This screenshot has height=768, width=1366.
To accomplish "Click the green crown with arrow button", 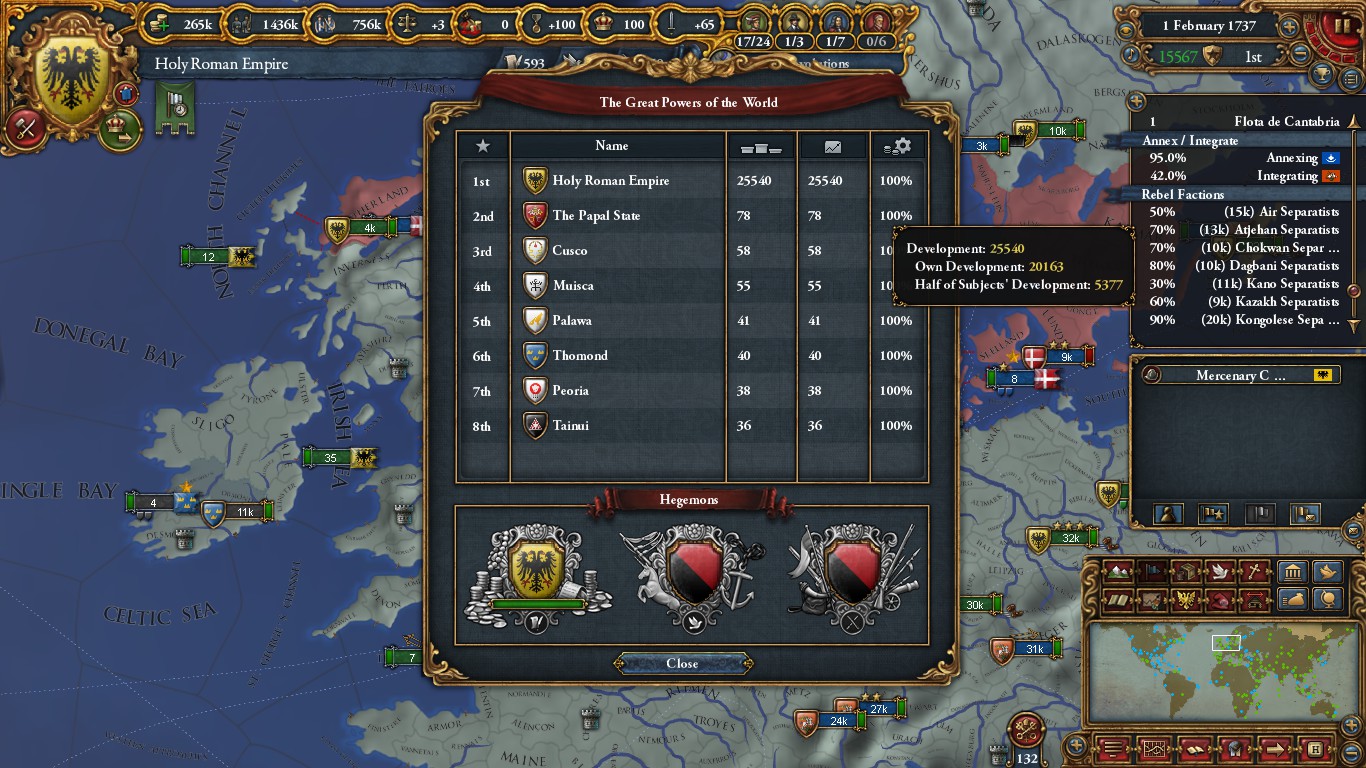I will click(119, 130).
